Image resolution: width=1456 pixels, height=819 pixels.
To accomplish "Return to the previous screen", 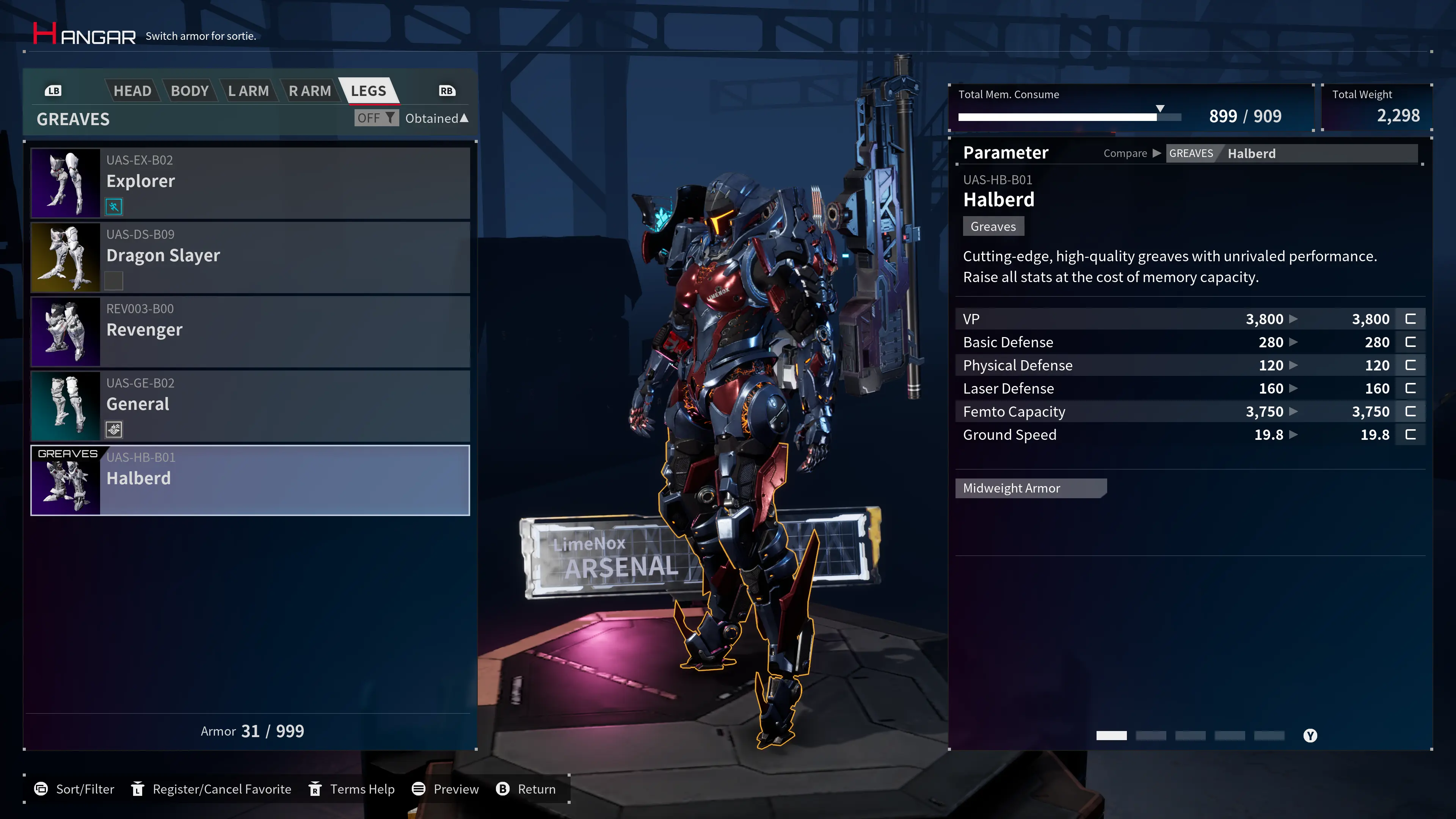I will pyautogui.click(x=526, y=789).
